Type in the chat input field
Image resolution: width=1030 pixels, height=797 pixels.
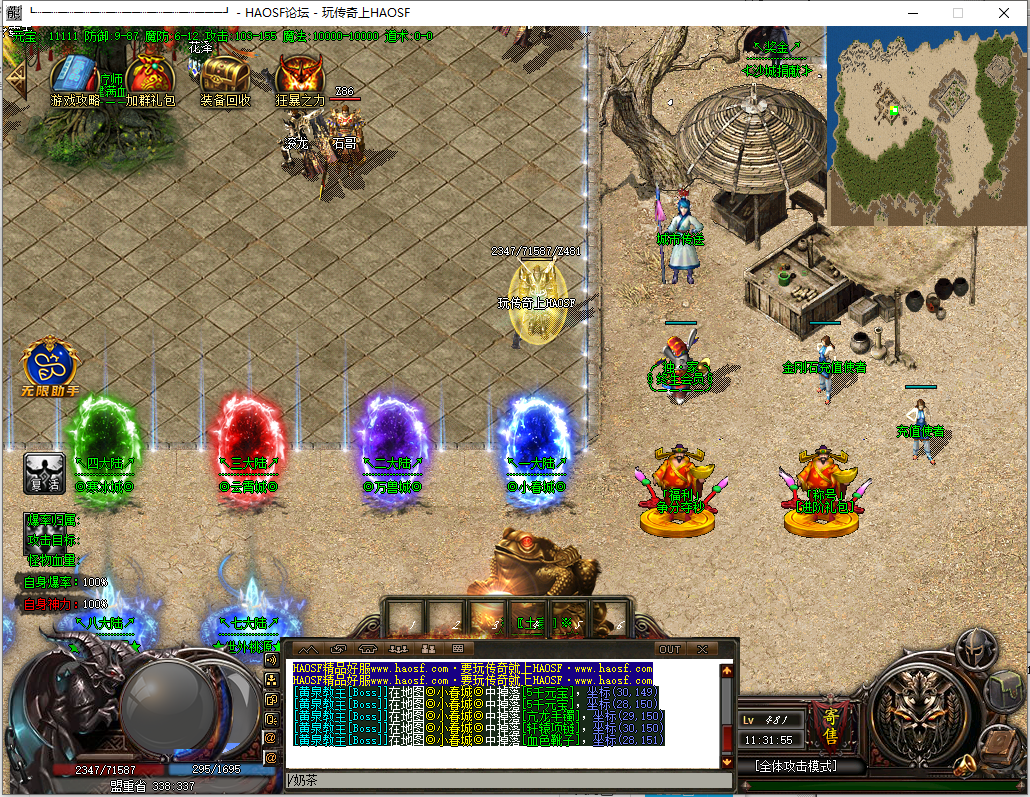(500, 779)
